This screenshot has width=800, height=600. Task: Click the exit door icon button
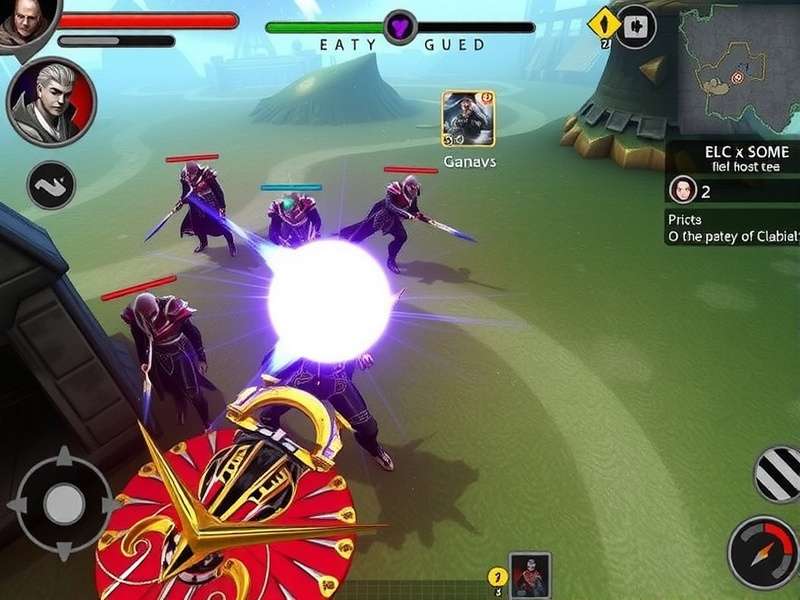(x=636, y=27)
